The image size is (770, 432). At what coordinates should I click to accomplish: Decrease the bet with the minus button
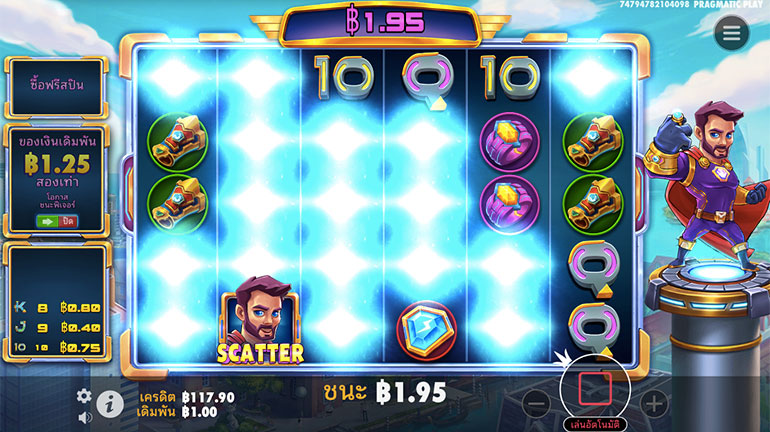tap(537, 404)
